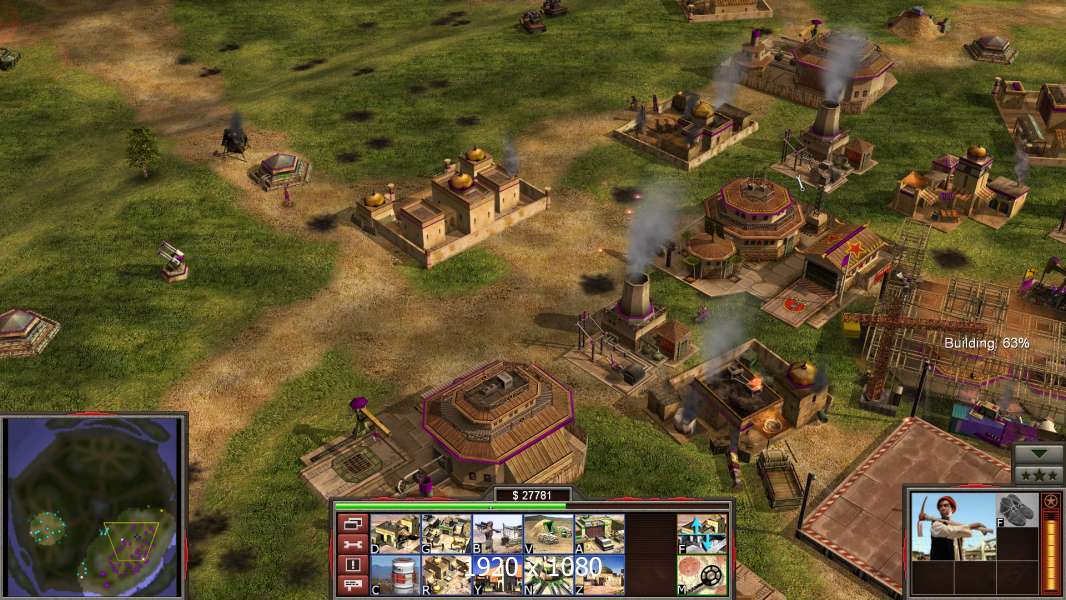Click the exclamation mark alert button
The width and height of the screenshot is (1066, 600).
pos(352,564)
